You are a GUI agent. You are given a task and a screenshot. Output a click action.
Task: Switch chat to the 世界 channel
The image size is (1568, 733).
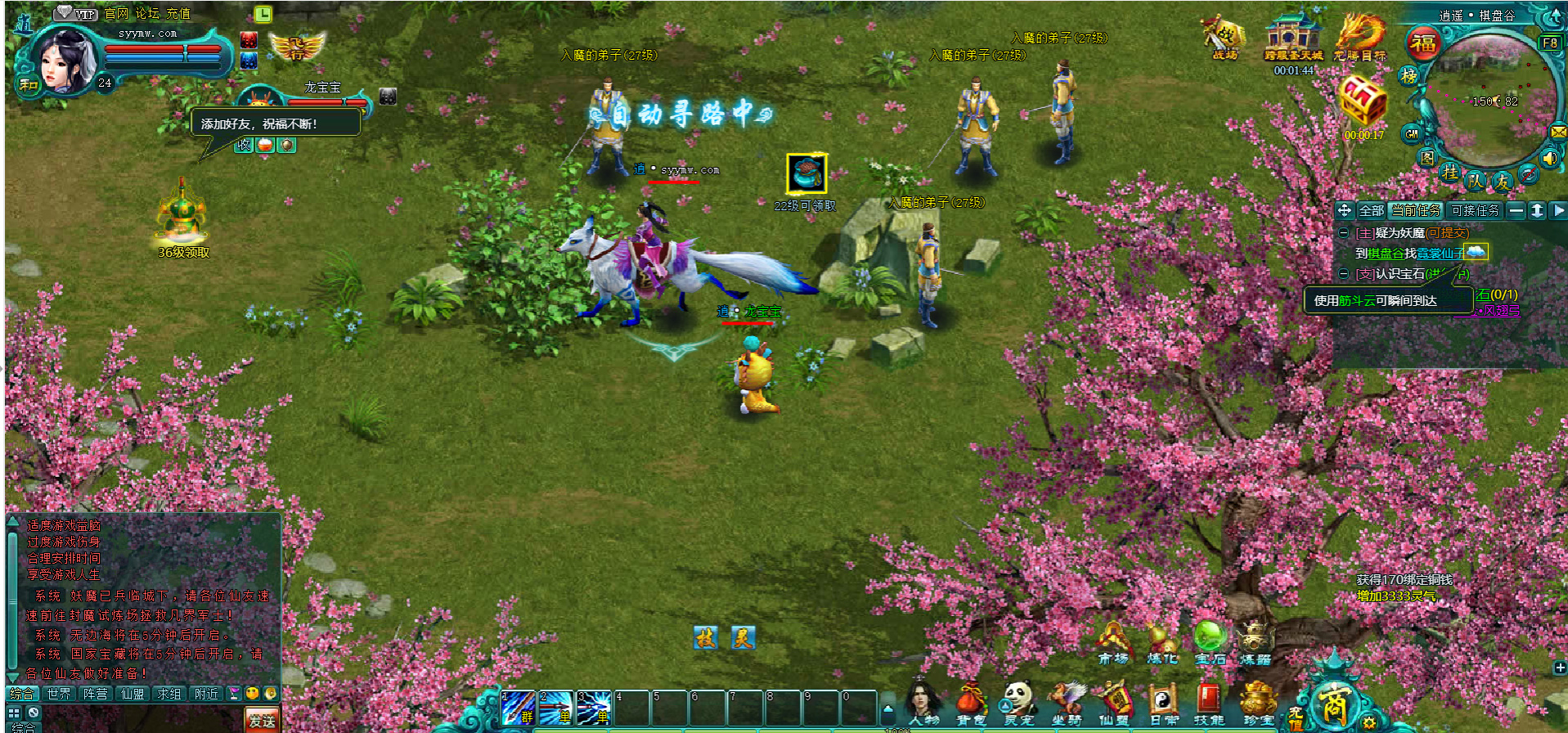click(x=59, y=694)
